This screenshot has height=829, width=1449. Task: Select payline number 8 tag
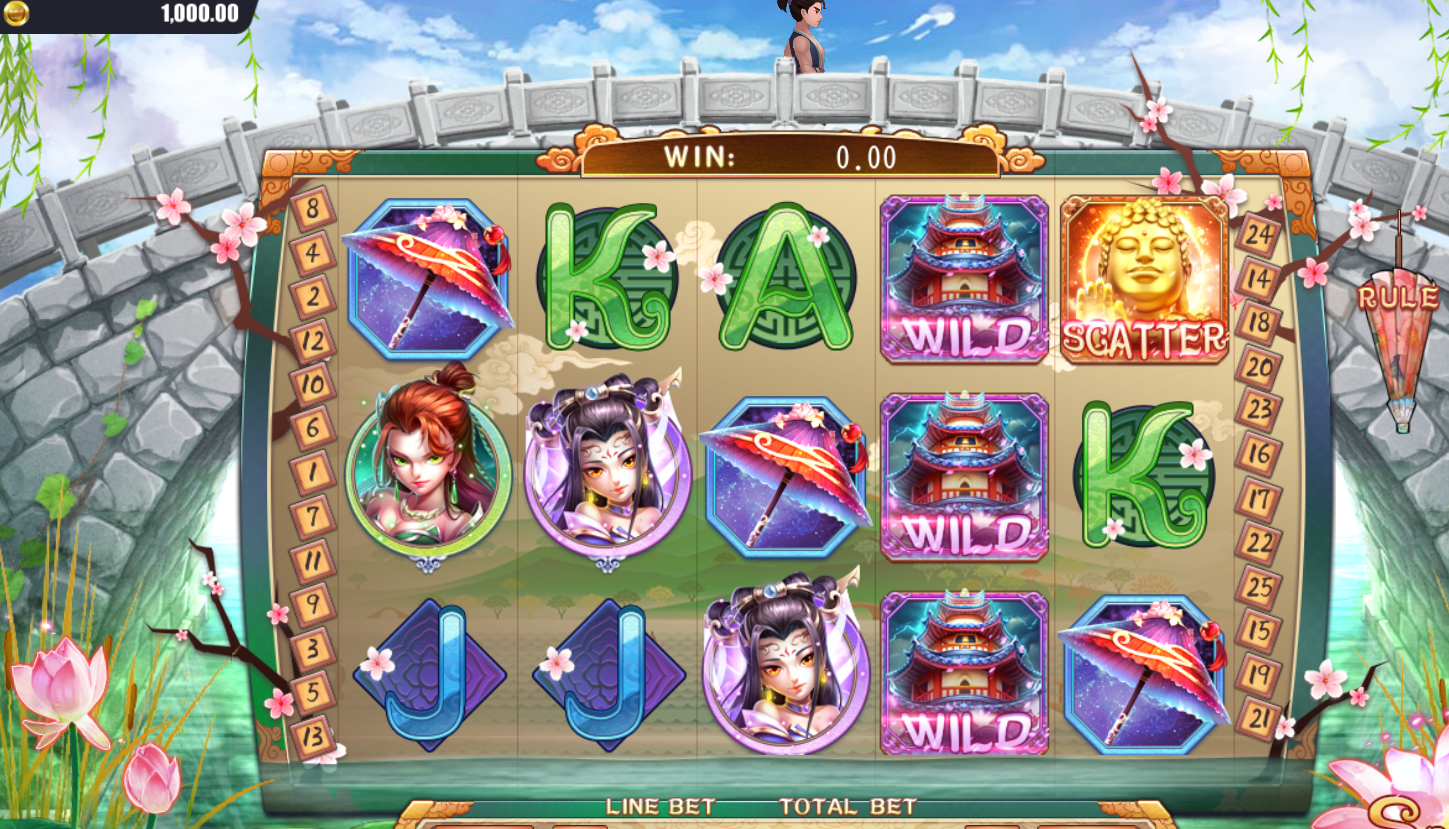click(310, 210)
